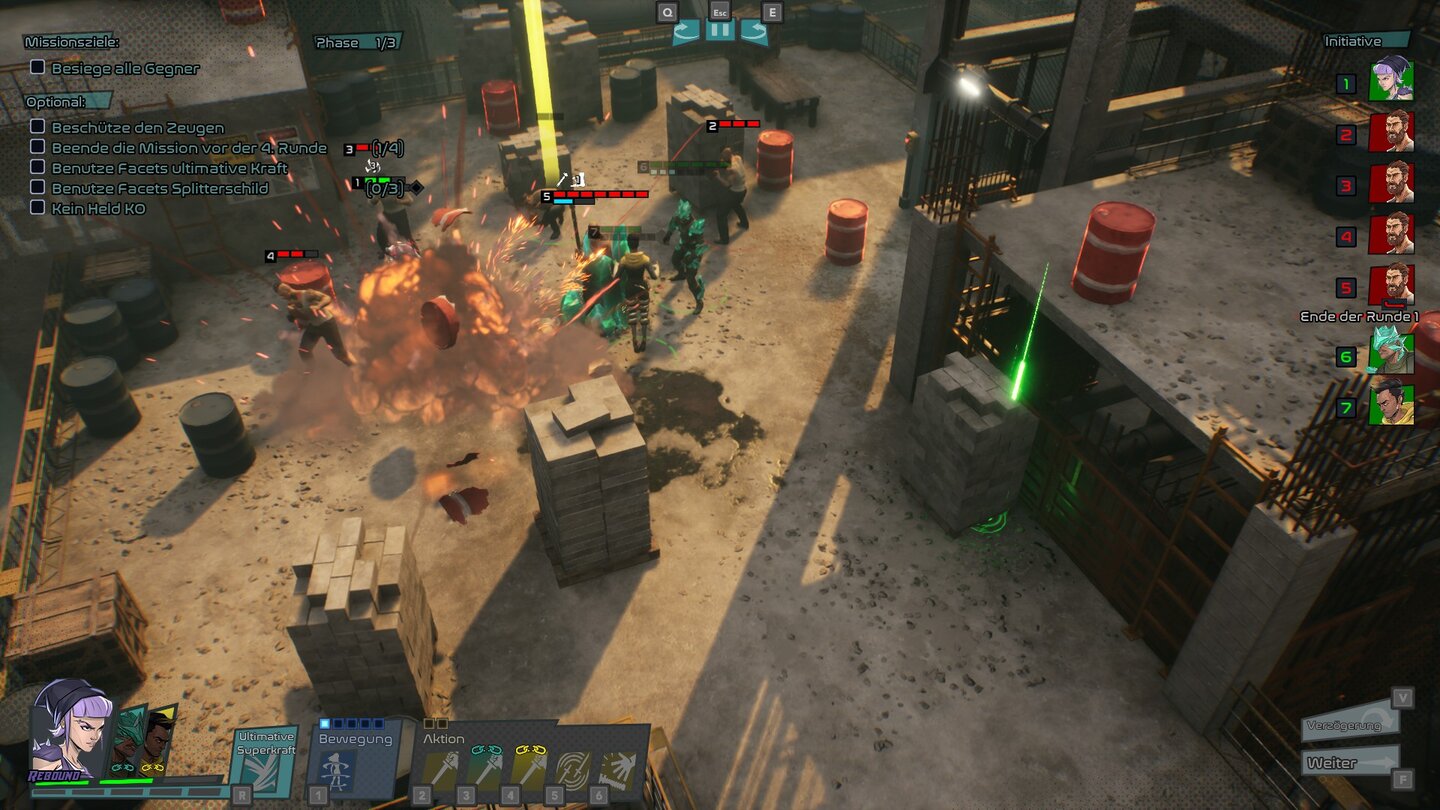Use the yellow chain-link staff ability
This screenshot has width=1440, height=810.
pos(529,769)
